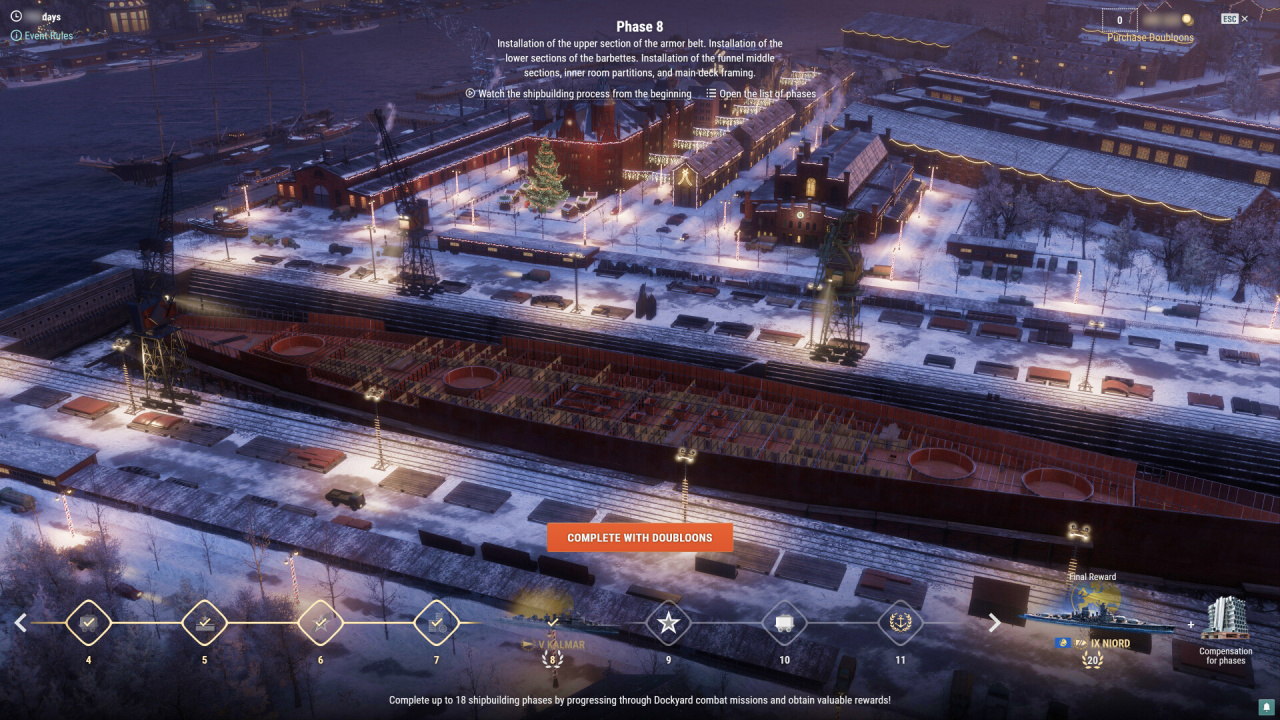View the compensation for phases reward
This screenshot has width=1280, height=720.
coord(1225,625)
